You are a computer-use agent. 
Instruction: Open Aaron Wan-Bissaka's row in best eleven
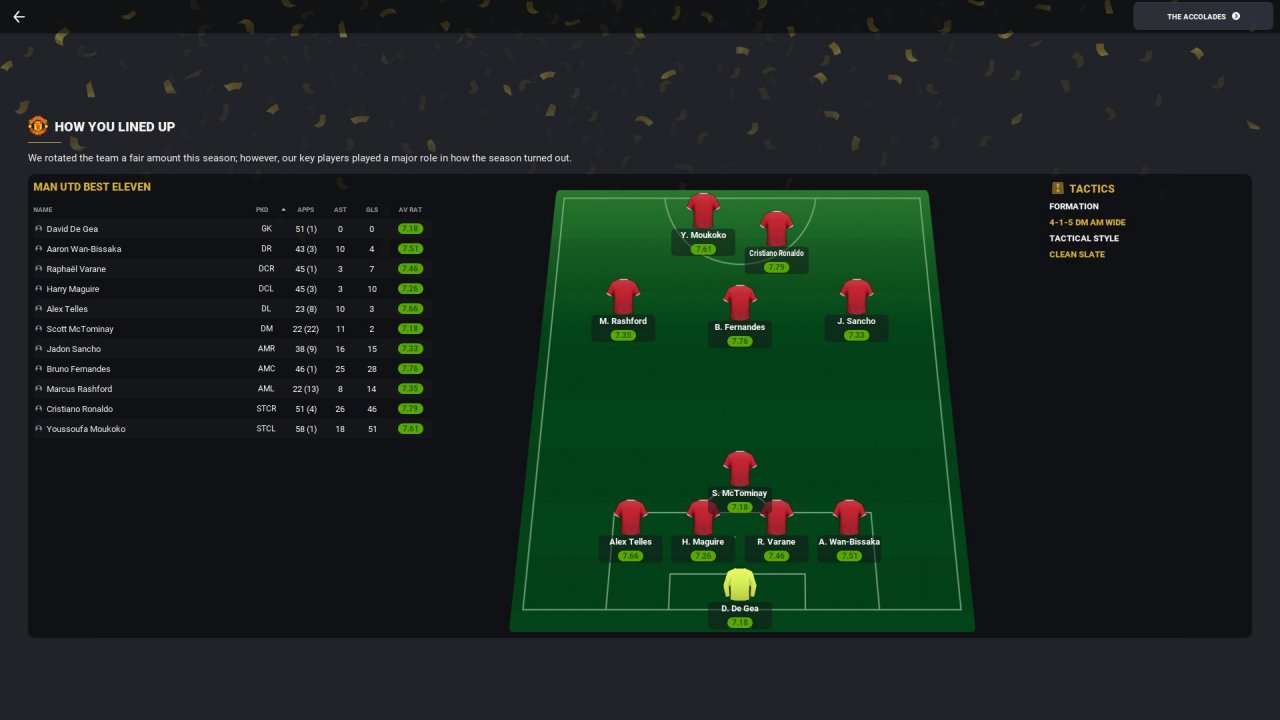point(84,249)
